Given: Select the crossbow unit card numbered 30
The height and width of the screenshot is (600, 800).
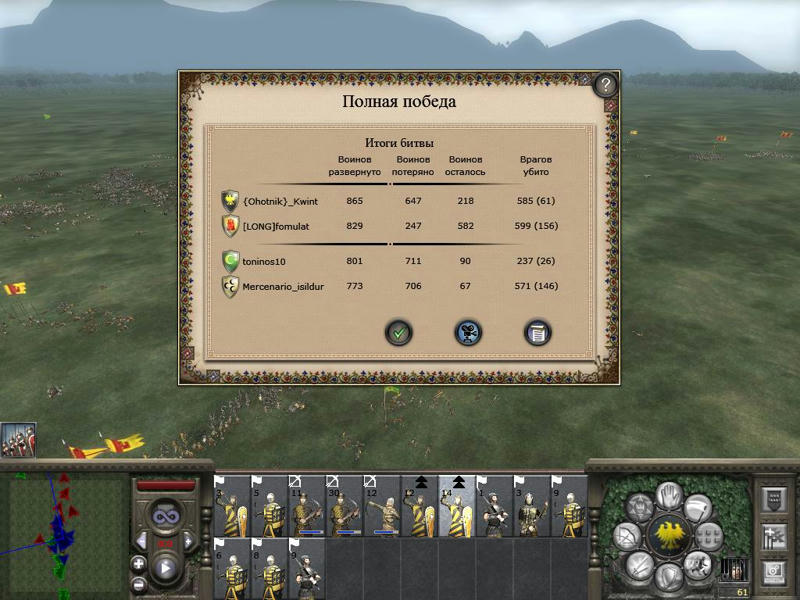Looking at the screenshot, I should [x=345, y=507].
